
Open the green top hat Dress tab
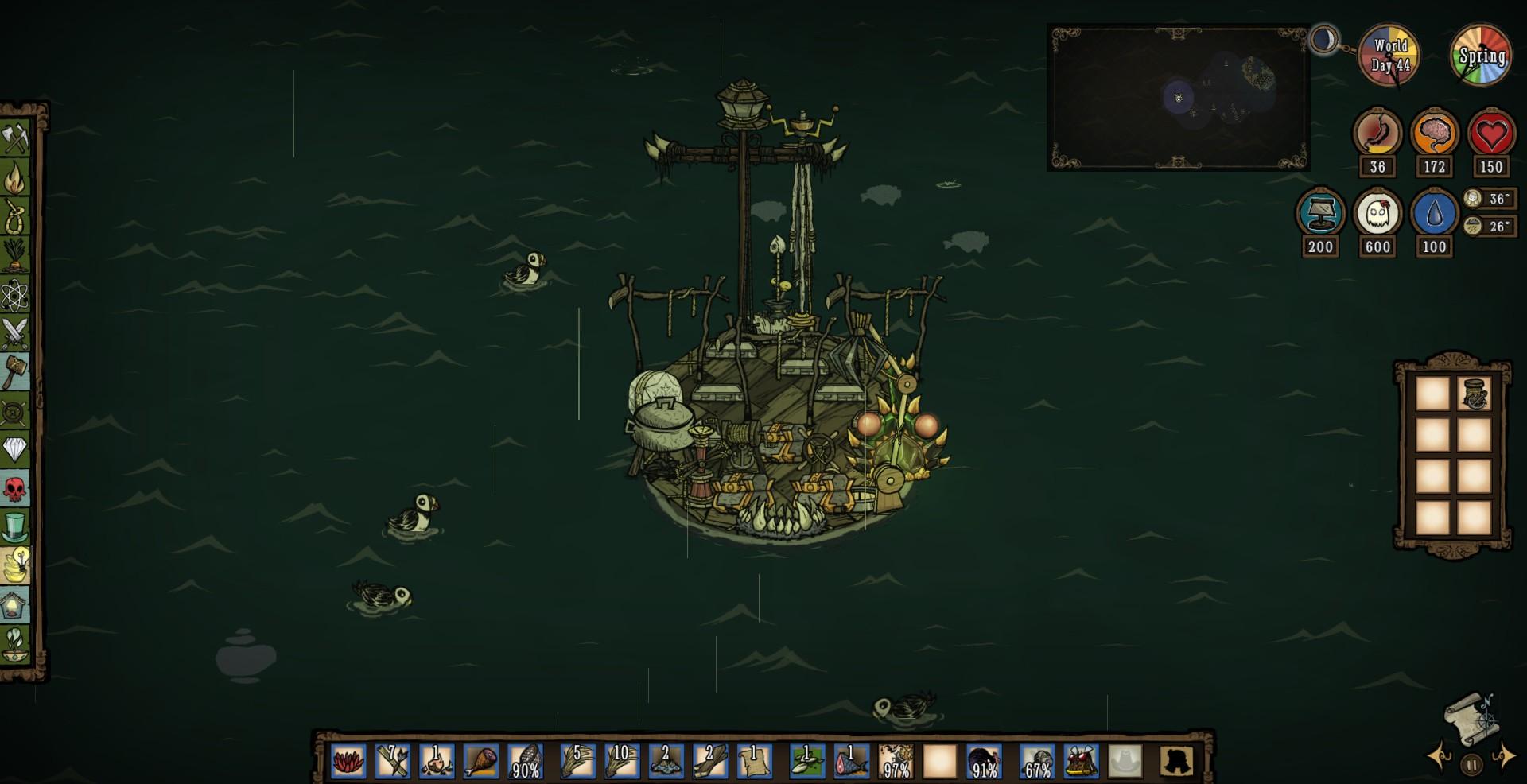click(15, 526)
